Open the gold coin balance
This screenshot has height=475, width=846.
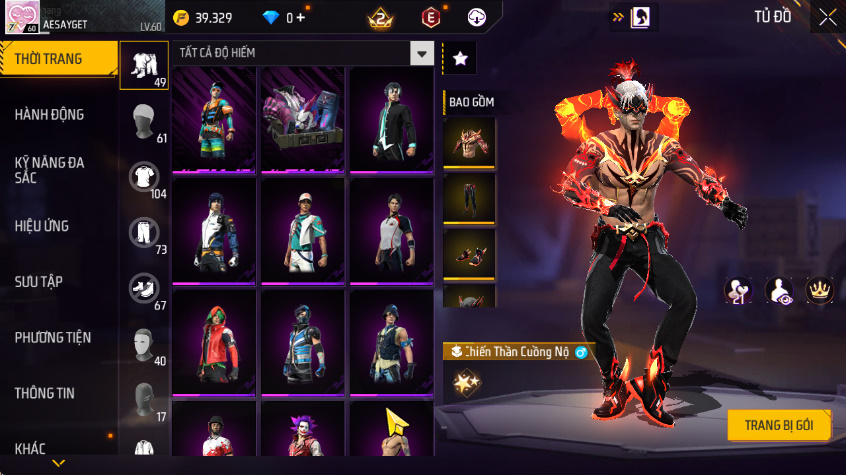point(204,18)
